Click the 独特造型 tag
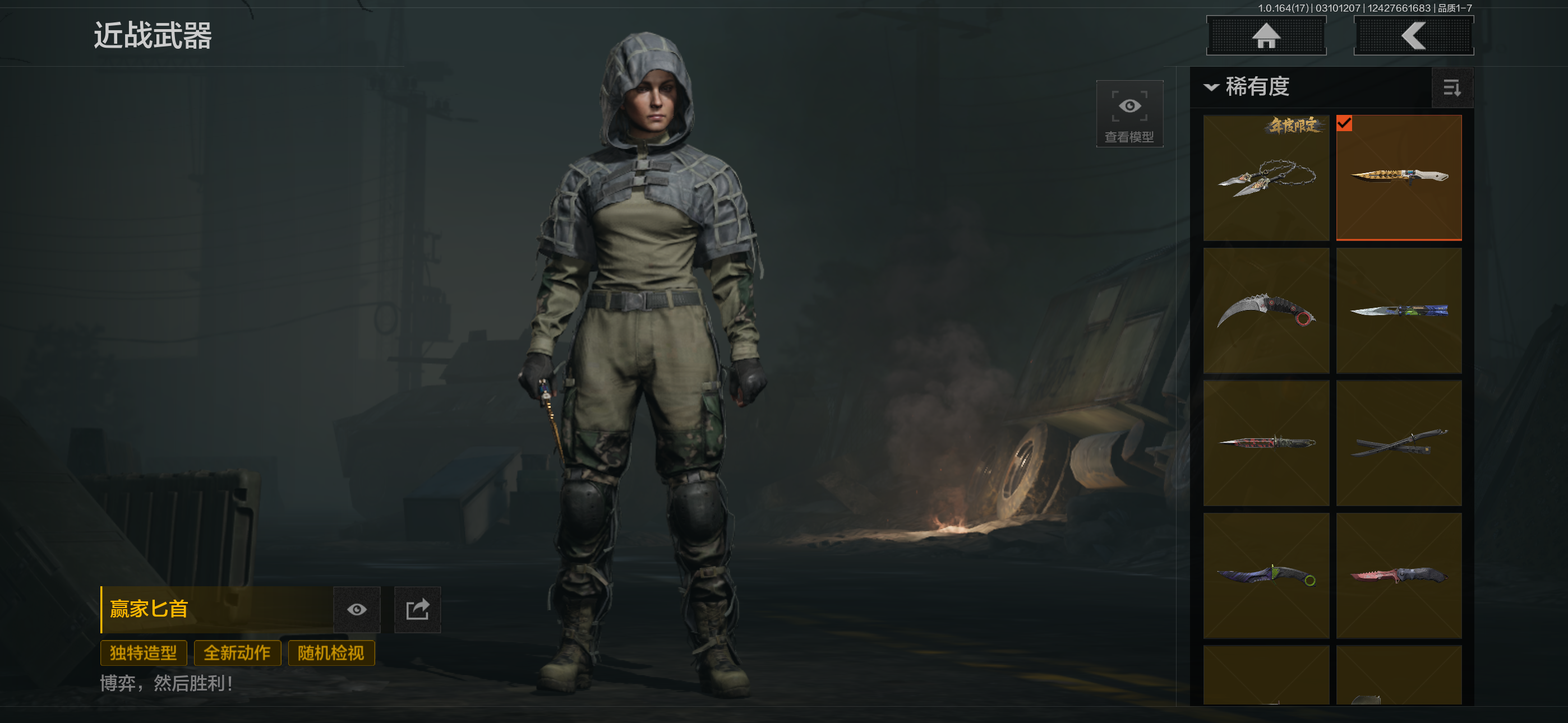The image size is (1568, 723). click(x=143, y=653)
